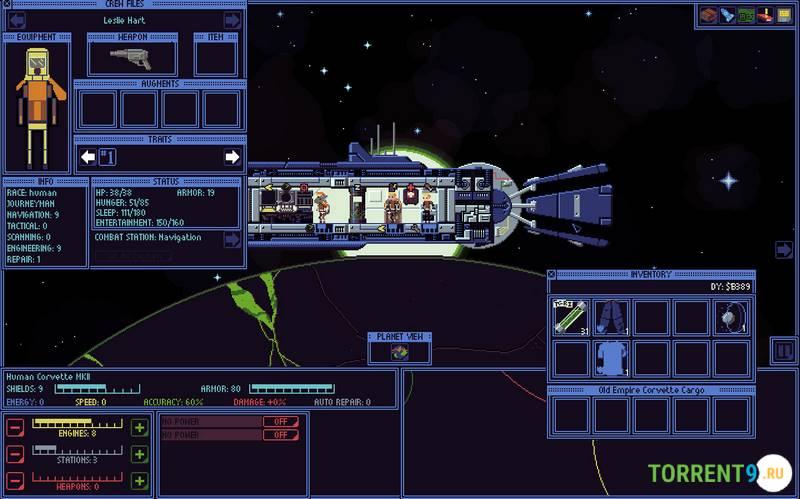
Task: Select the blue shirt inventory item
Action: click(x=612, y=357)
